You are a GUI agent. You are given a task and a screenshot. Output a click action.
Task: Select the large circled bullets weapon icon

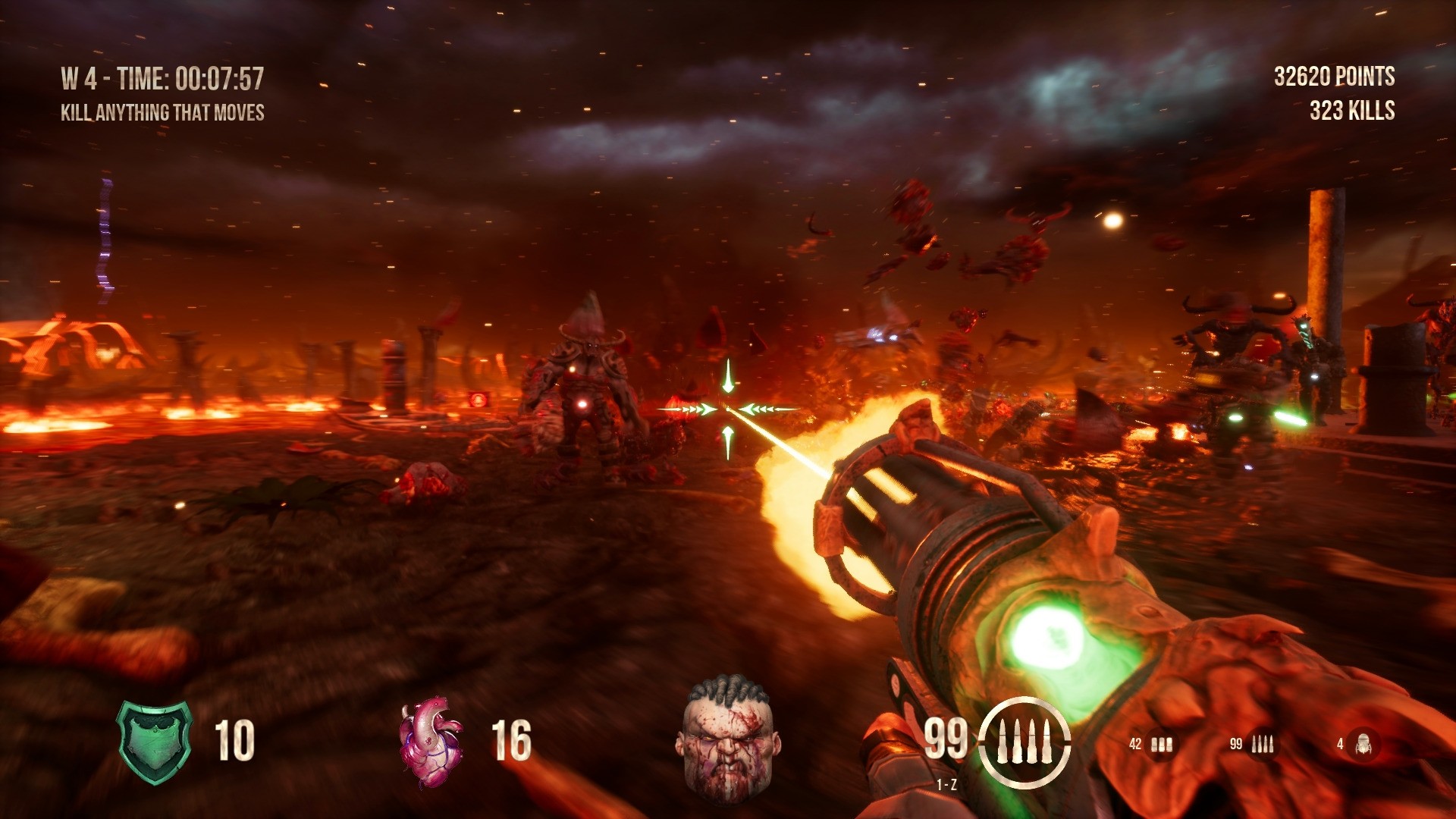pos(1024,742)
